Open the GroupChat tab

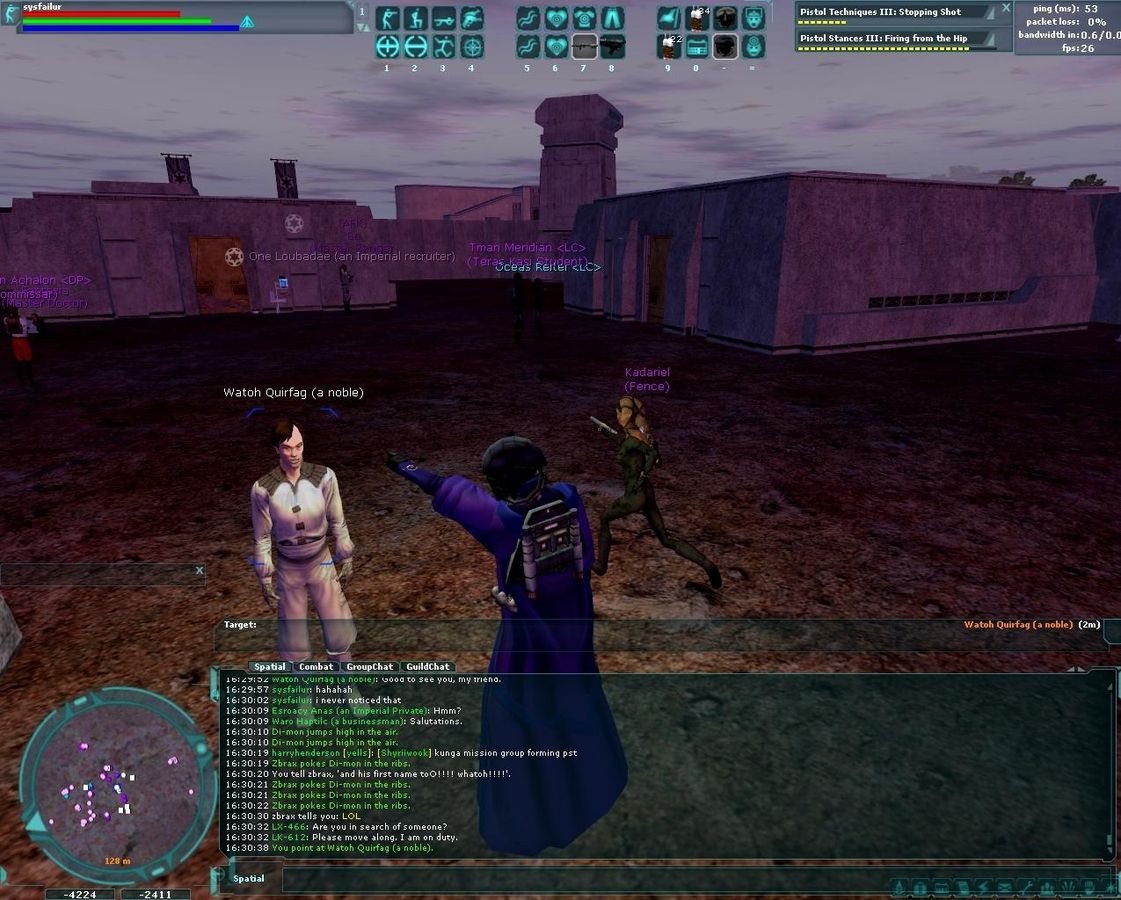pyautogui.click(x=370, y=666)
